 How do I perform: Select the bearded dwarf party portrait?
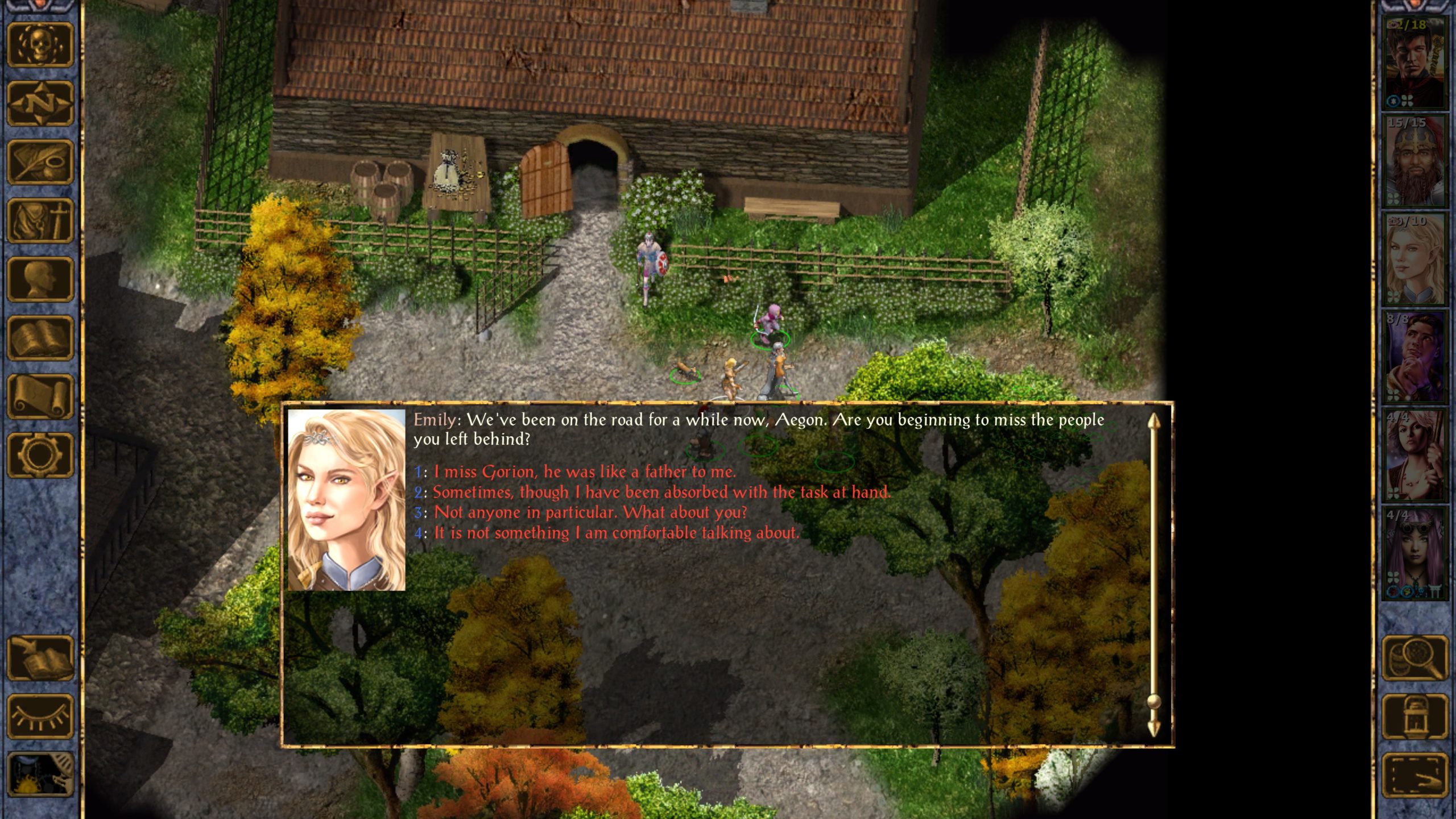[x=1414, y=161]
